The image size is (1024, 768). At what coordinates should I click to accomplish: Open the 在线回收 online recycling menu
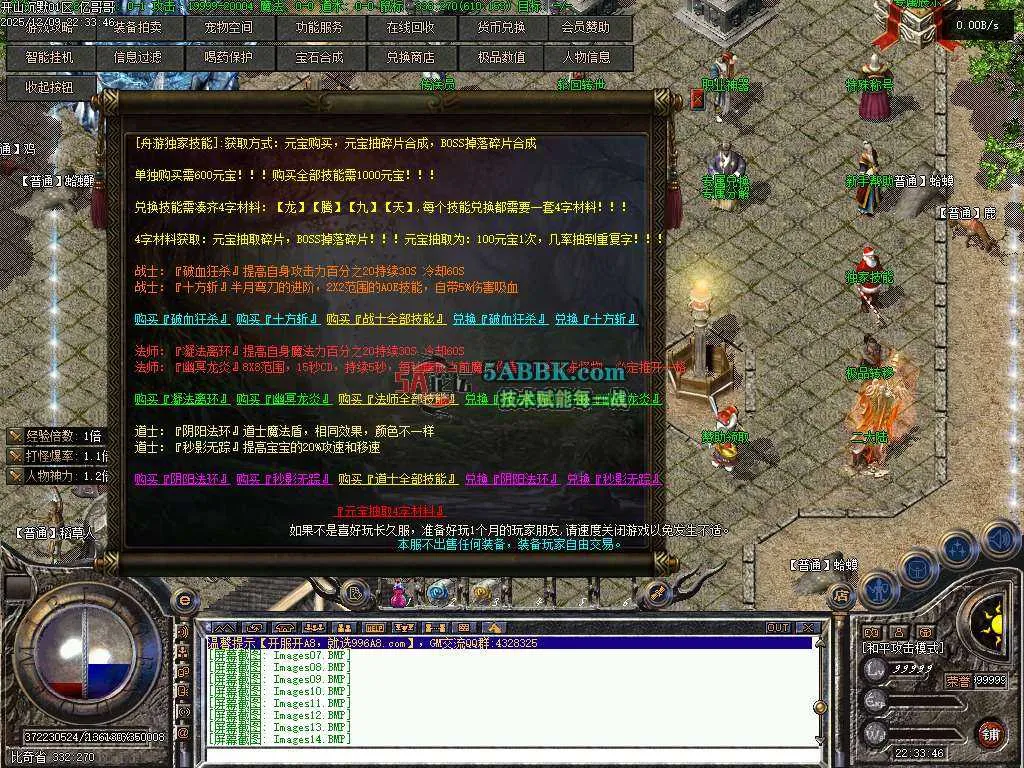click(411, 28)
